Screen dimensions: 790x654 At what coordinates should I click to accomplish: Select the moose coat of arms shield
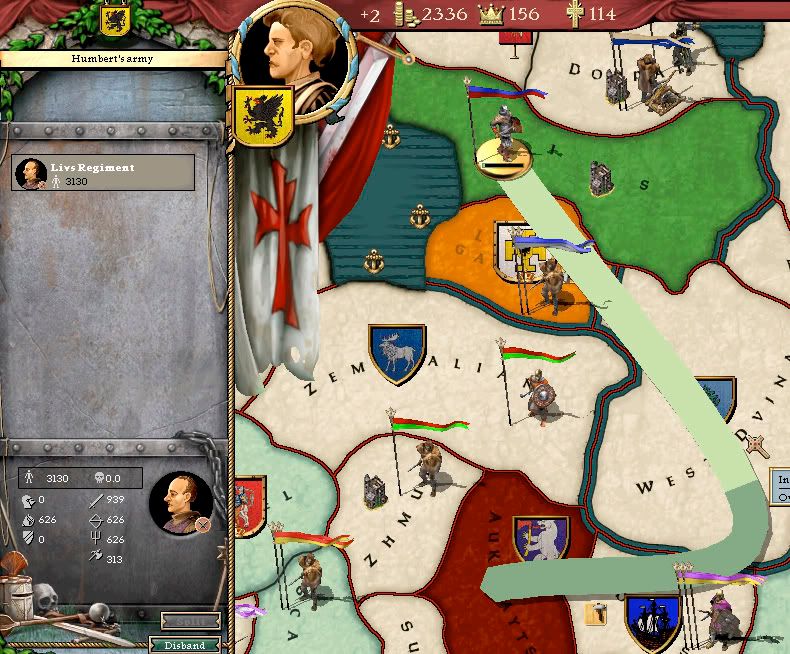(397, 354)
